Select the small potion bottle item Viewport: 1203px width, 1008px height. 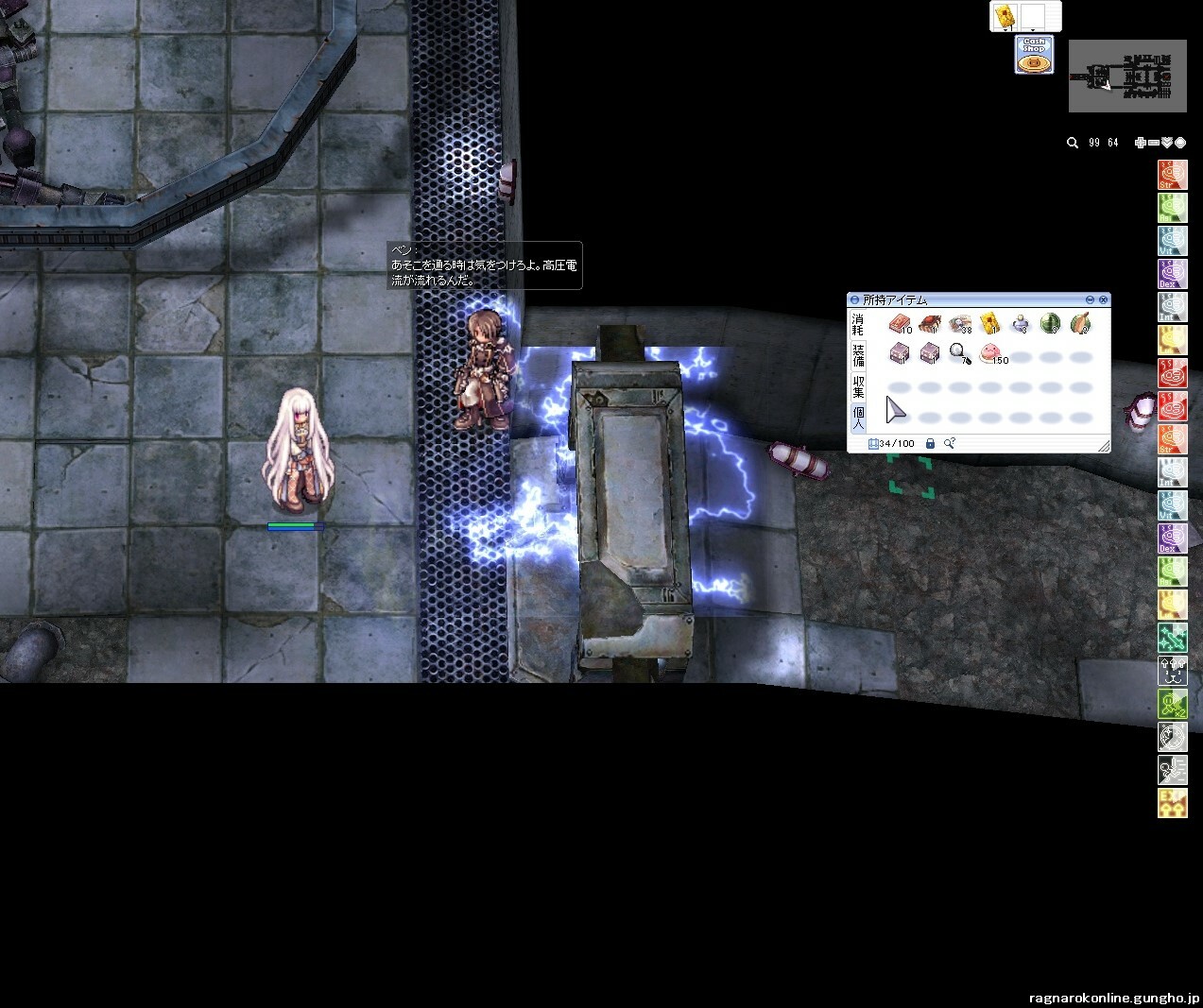[x=1020, y=325]
